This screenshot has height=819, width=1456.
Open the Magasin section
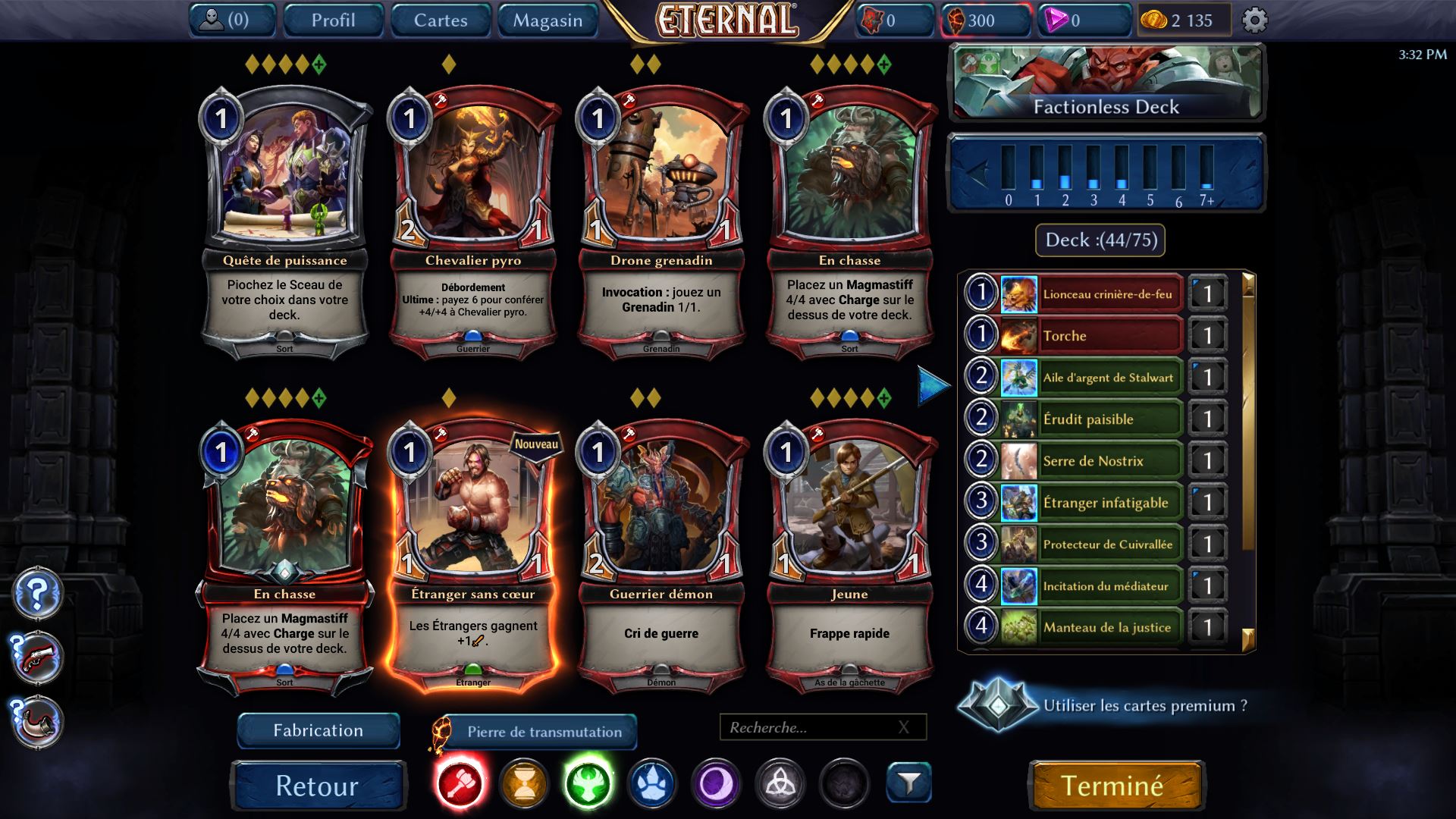(547, 20)
